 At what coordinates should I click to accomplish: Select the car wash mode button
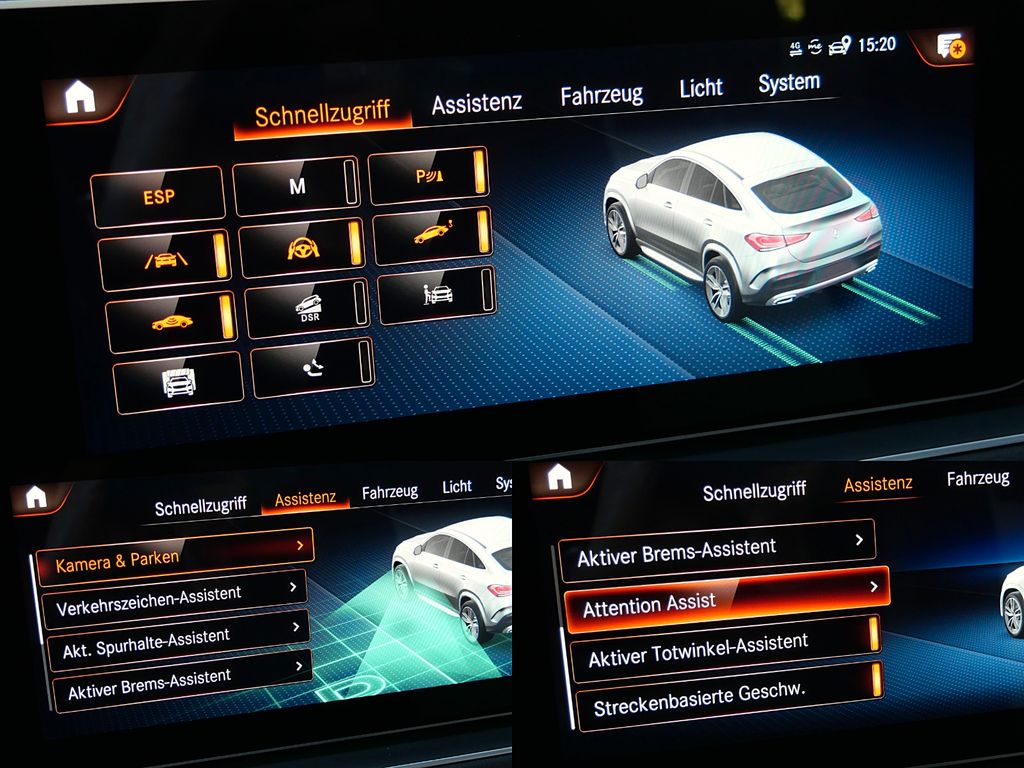point(178,382)
